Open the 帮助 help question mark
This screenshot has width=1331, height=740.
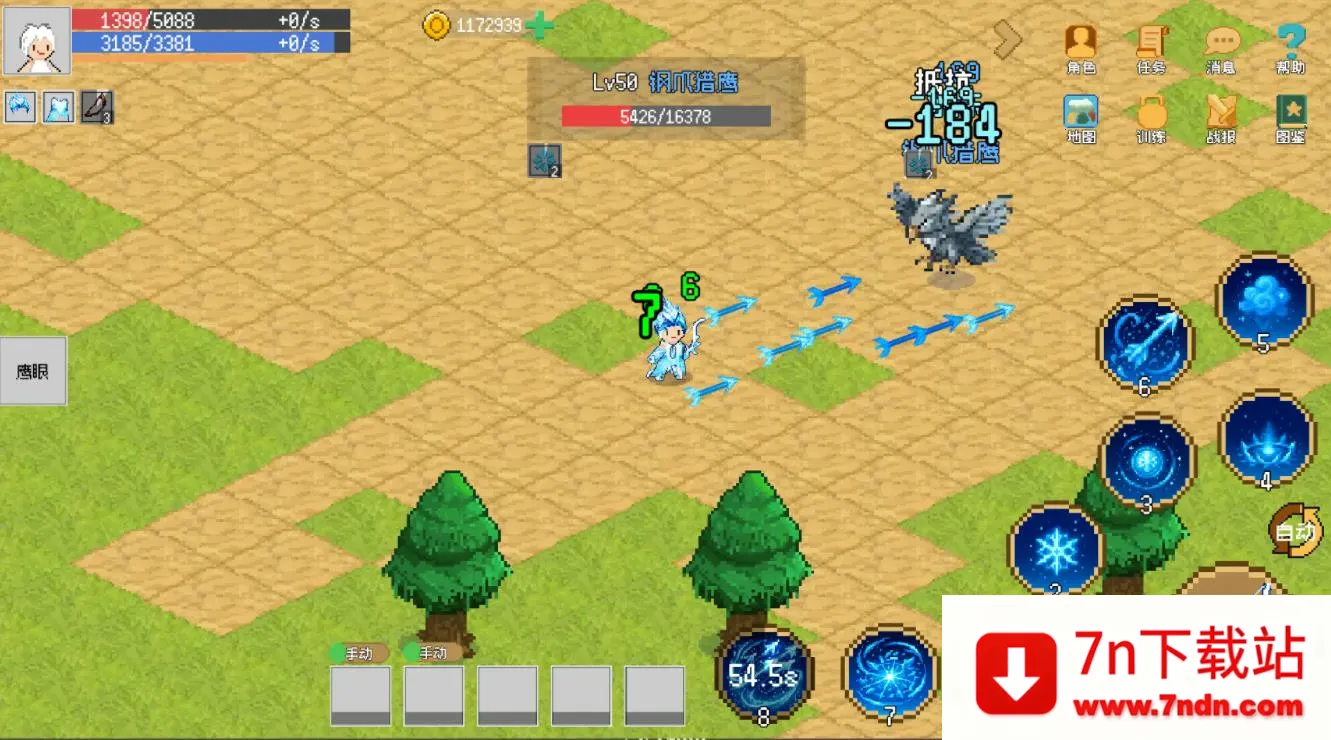pos(1291,47)
